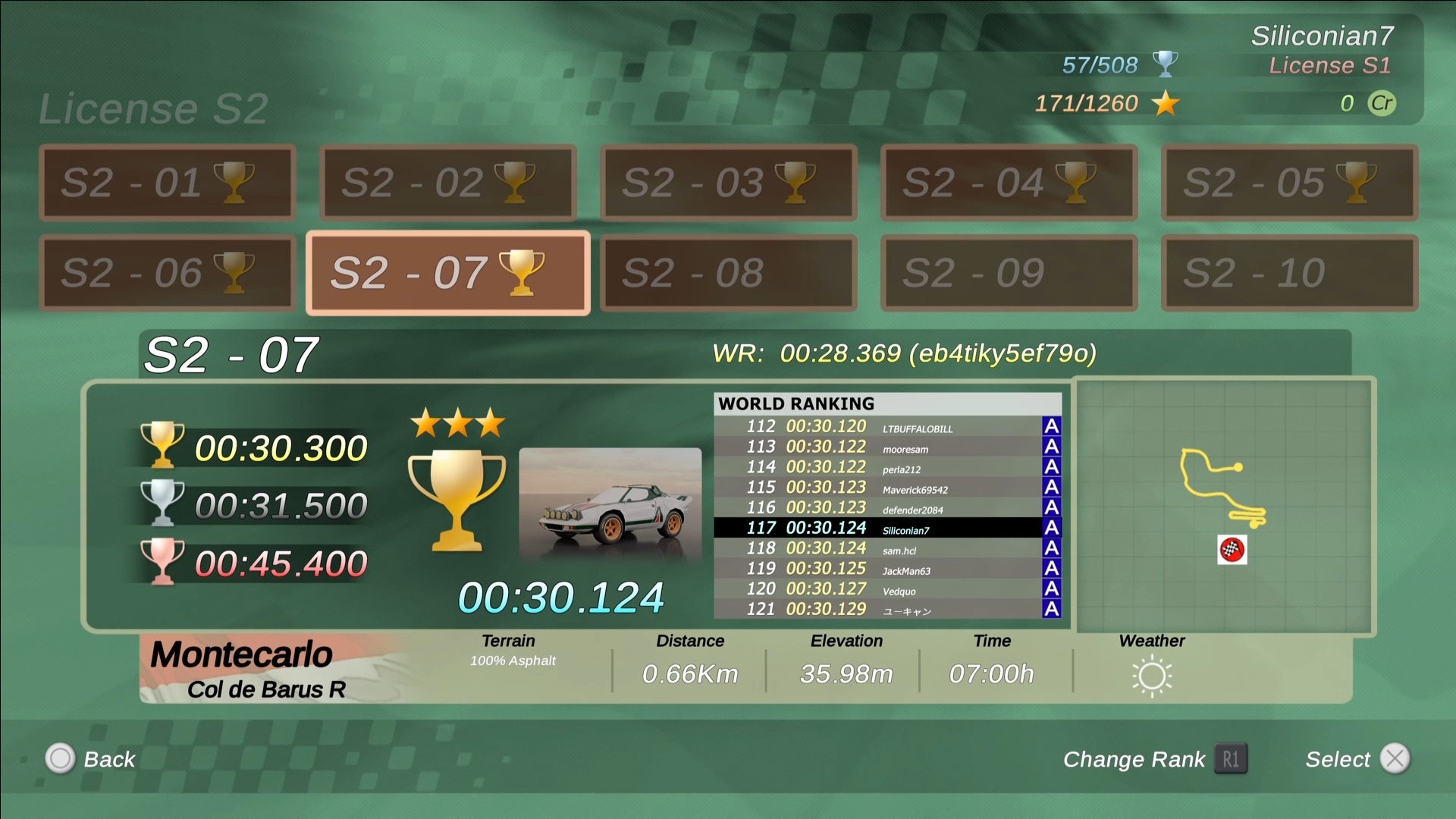Click the highlighted S2 - 07 tile
This screenshot has height=819, width=1456.
(447, 273)
